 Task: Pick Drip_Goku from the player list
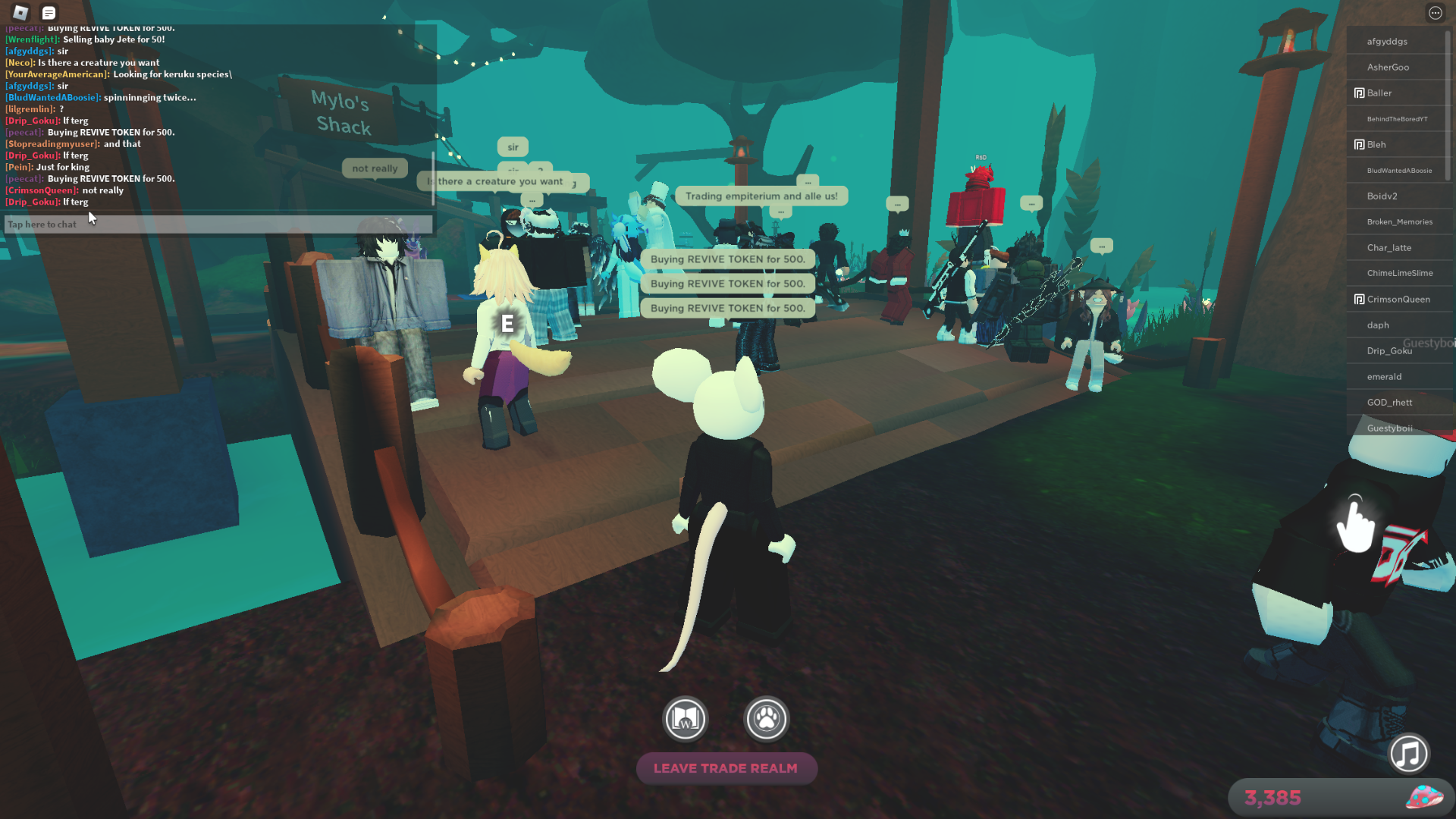click(x=1389, y=351)
